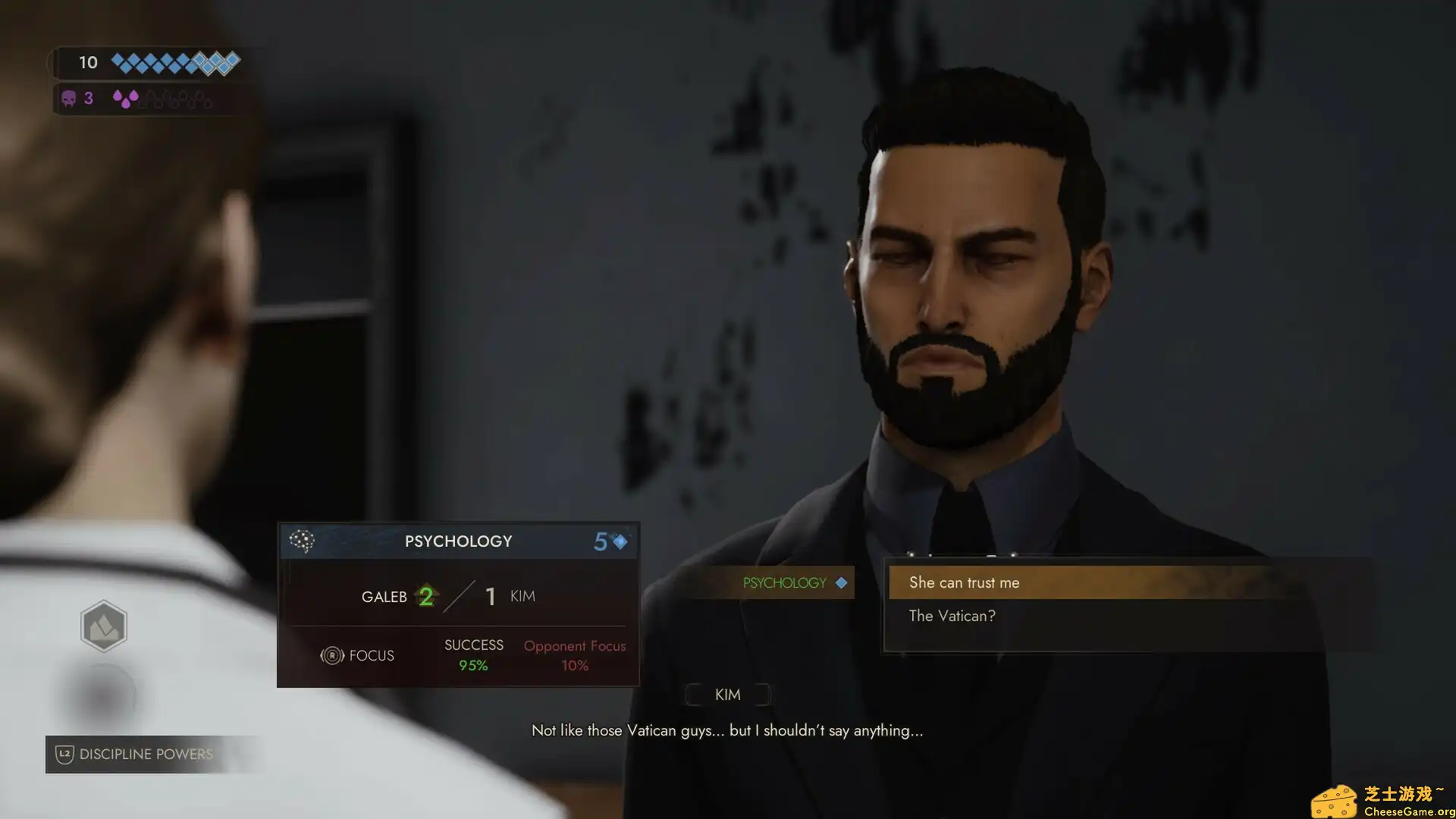The image size is (1456, 819).
Task: Select the dialogue option 'The Vatican?'
Action: click(x=952, y=616)
